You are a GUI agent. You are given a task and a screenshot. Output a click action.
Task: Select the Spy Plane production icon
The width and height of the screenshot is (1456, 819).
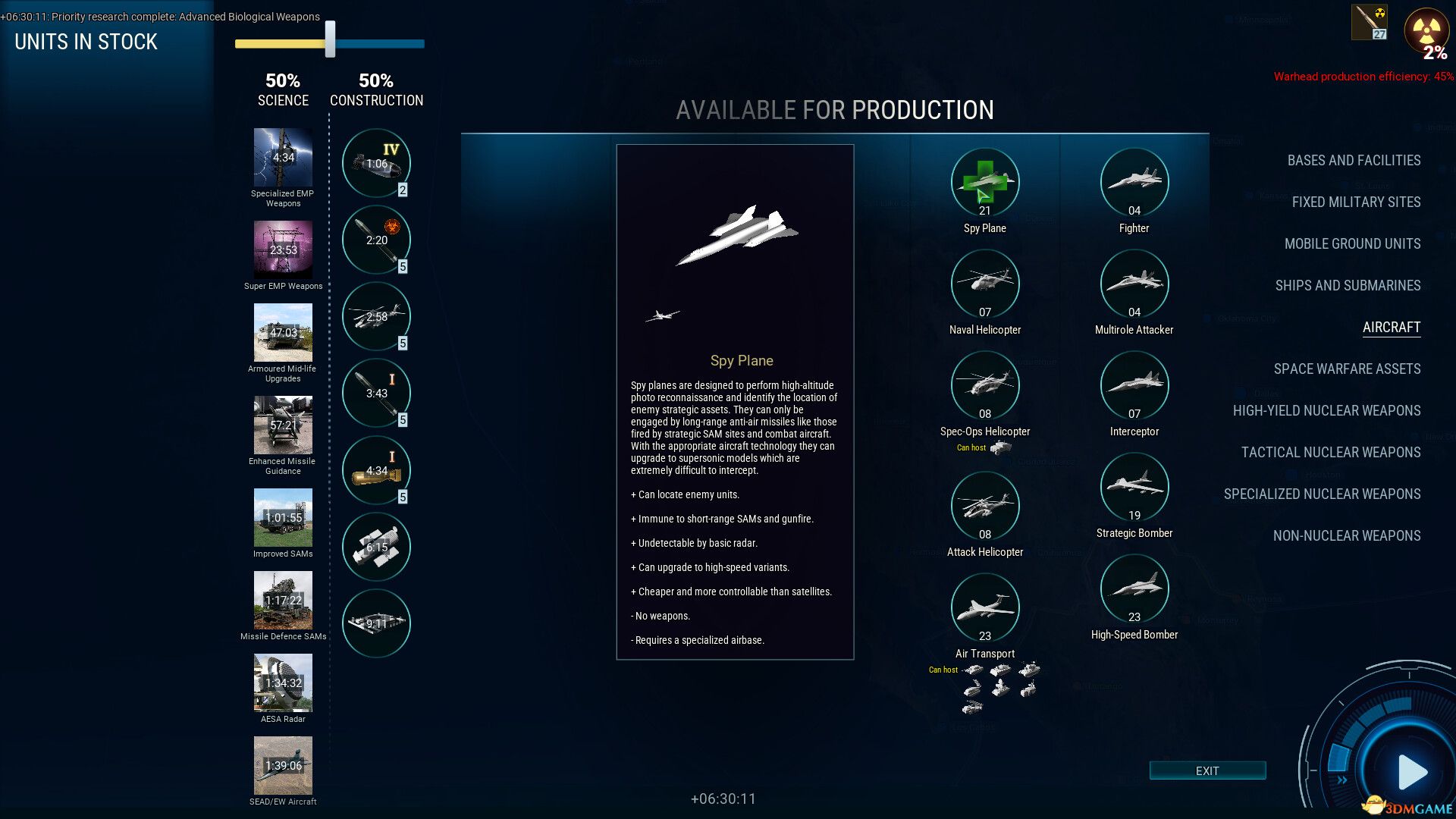click(984, 182)
